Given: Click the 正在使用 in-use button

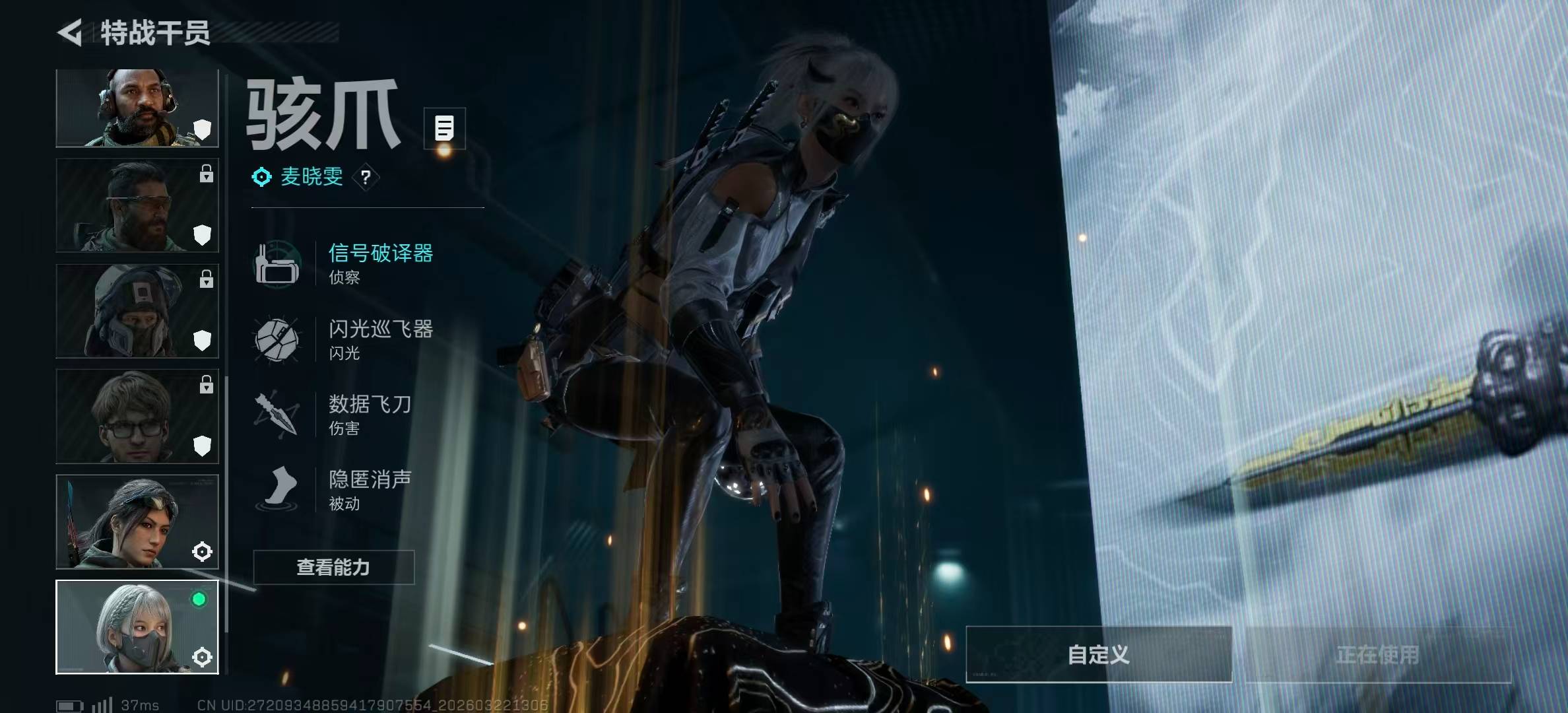Looking at the screenshot, I should 1377,654.
